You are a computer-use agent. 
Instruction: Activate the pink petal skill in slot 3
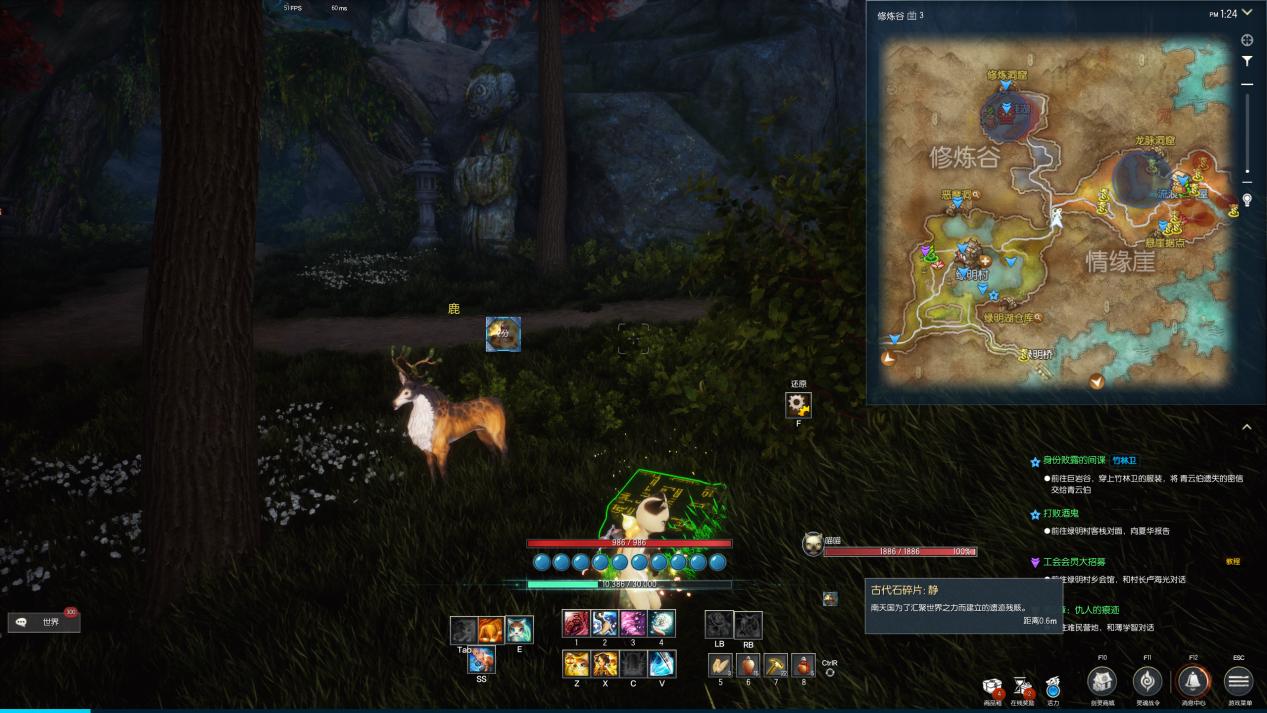(x=633, y=624)
